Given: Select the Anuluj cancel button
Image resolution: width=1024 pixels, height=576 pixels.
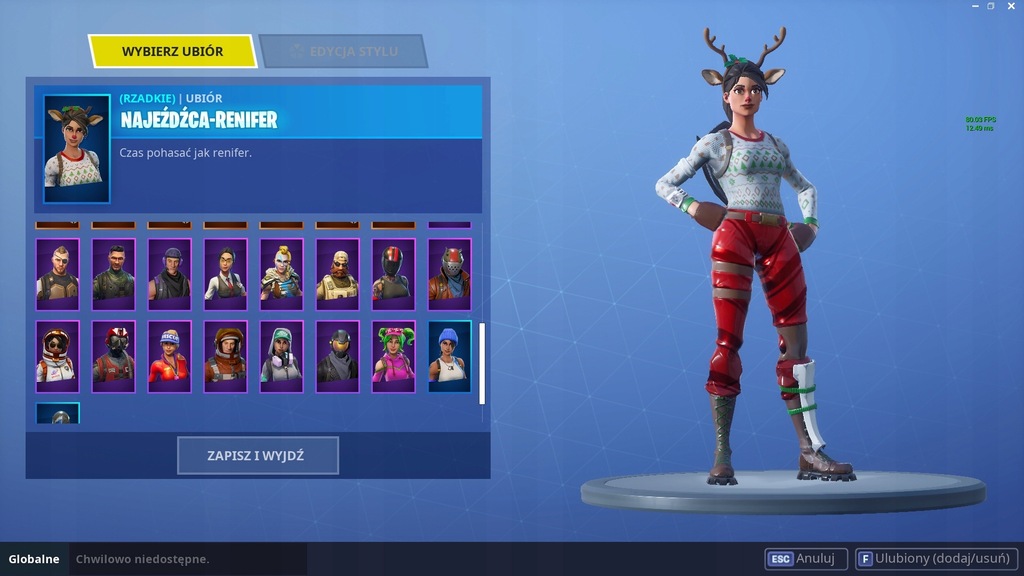Looking at the screenshot, I should click(806, 559).
